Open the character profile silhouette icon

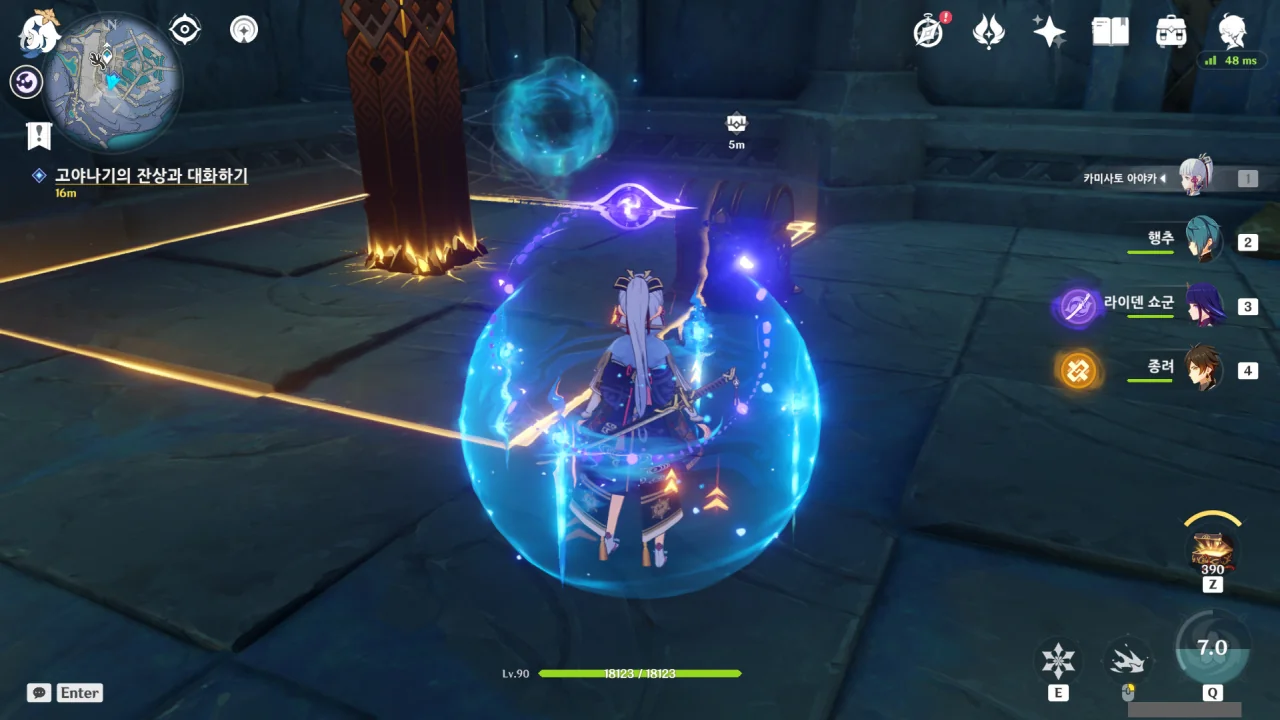click(1232, 32)
